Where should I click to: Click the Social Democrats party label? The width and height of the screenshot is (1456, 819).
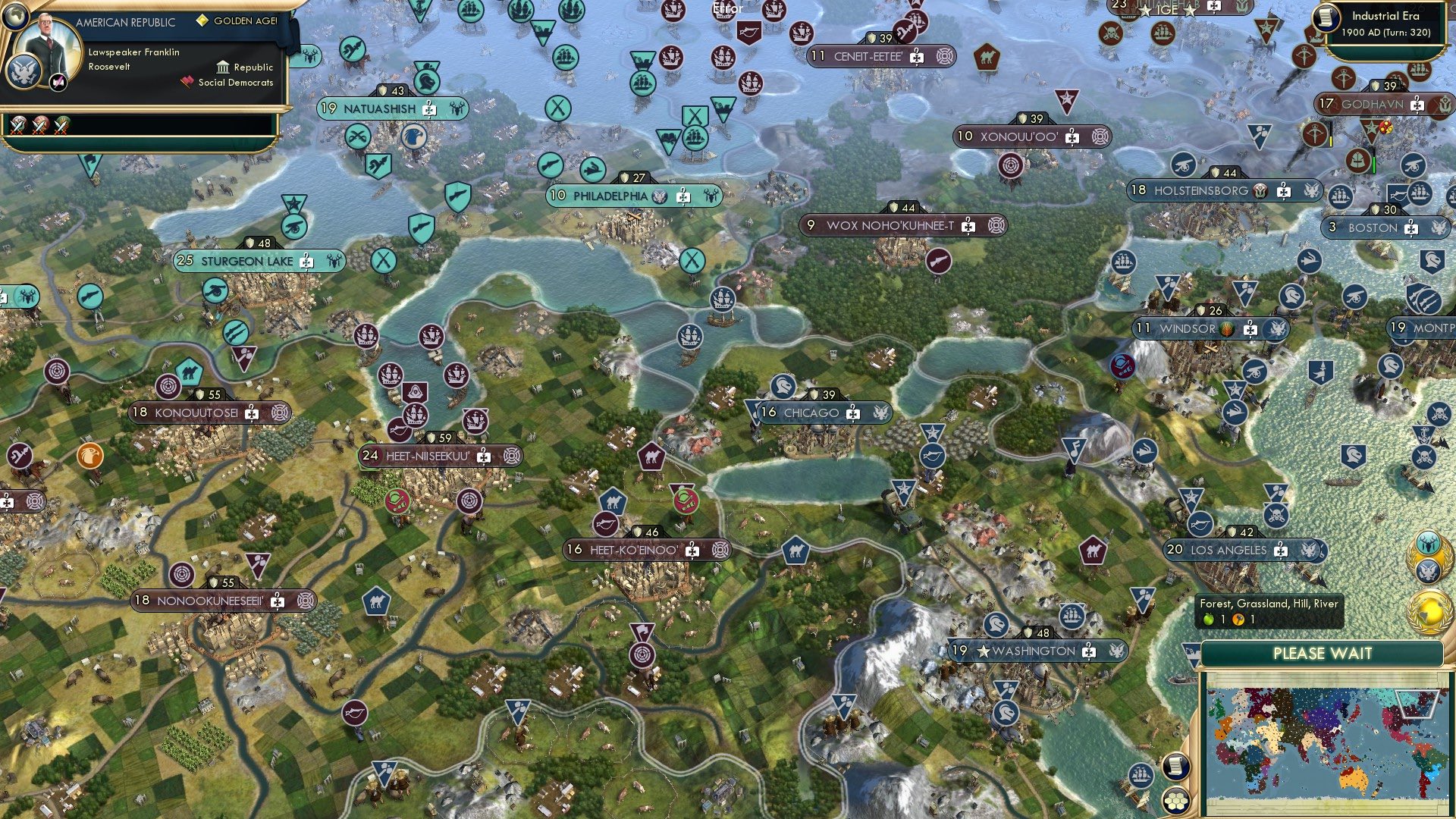[236, 82]
